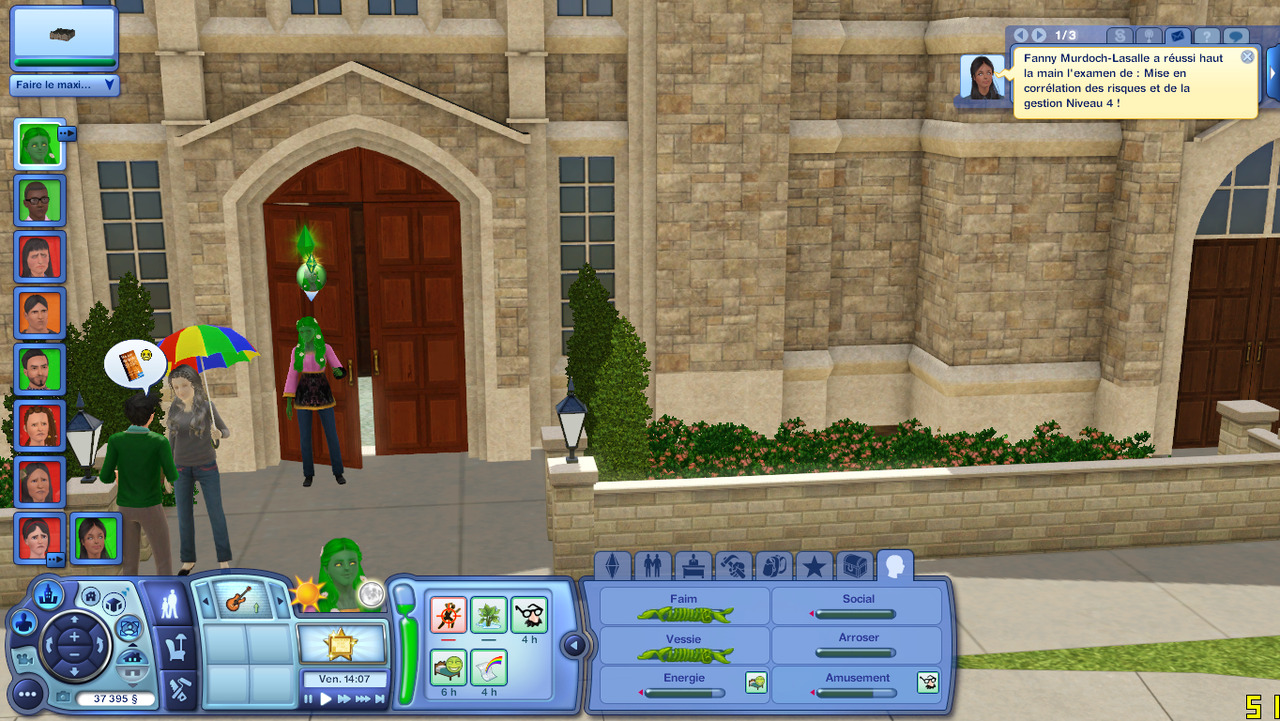Pause the game with the pause button
This screenshot has height=721, width=1280.
point(309,699)
